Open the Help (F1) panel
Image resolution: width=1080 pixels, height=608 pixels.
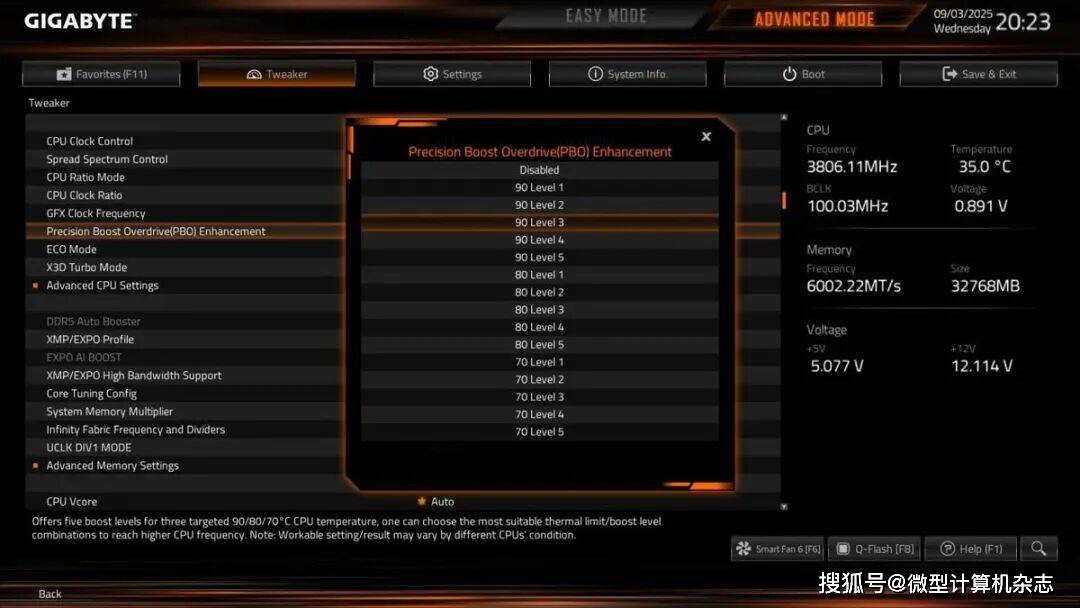(970, 549)
